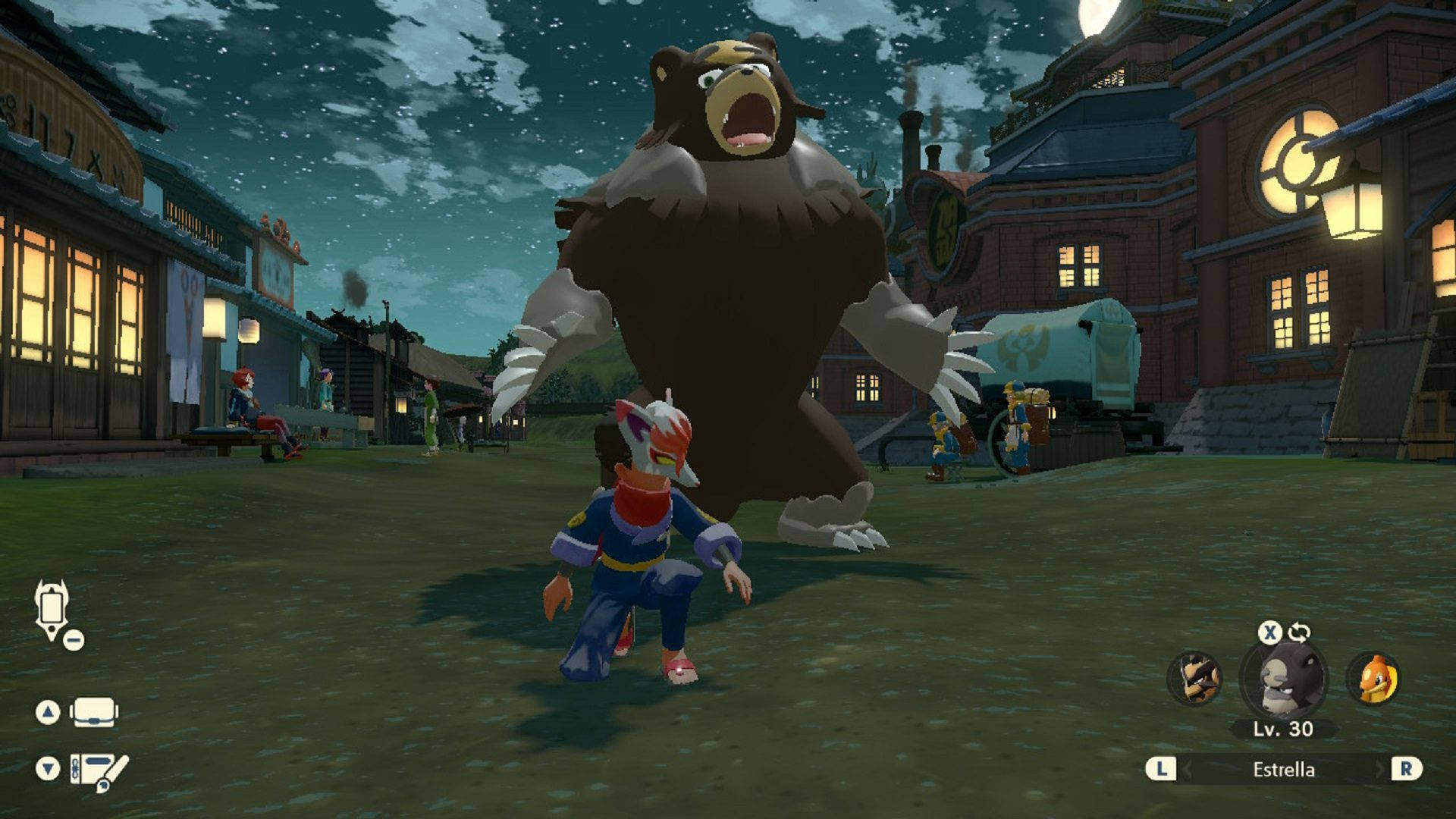Open the Pokédex notebook with brush icon
The width and height of the screenshot is (1456, 819).
(98, 769)
